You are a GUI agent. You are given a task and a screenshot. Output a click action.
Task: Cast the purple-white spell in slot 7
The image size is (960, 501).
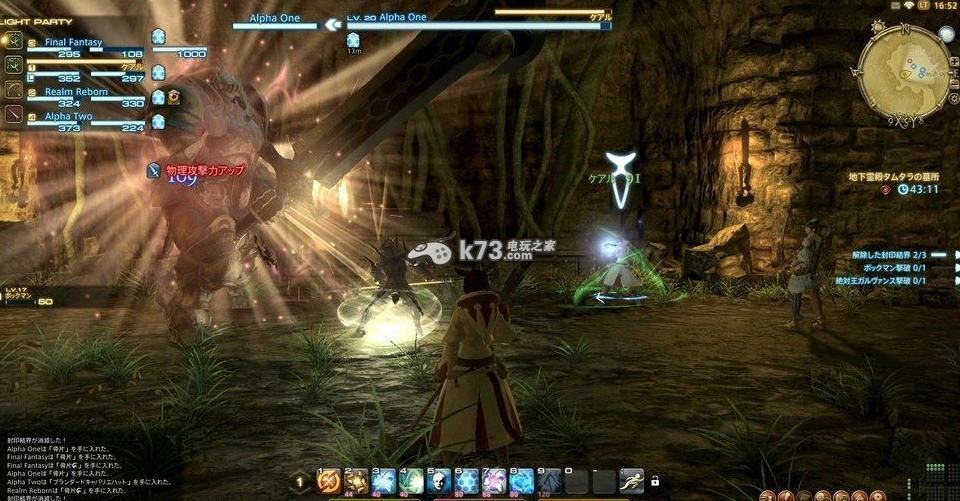tap(492, 482)
